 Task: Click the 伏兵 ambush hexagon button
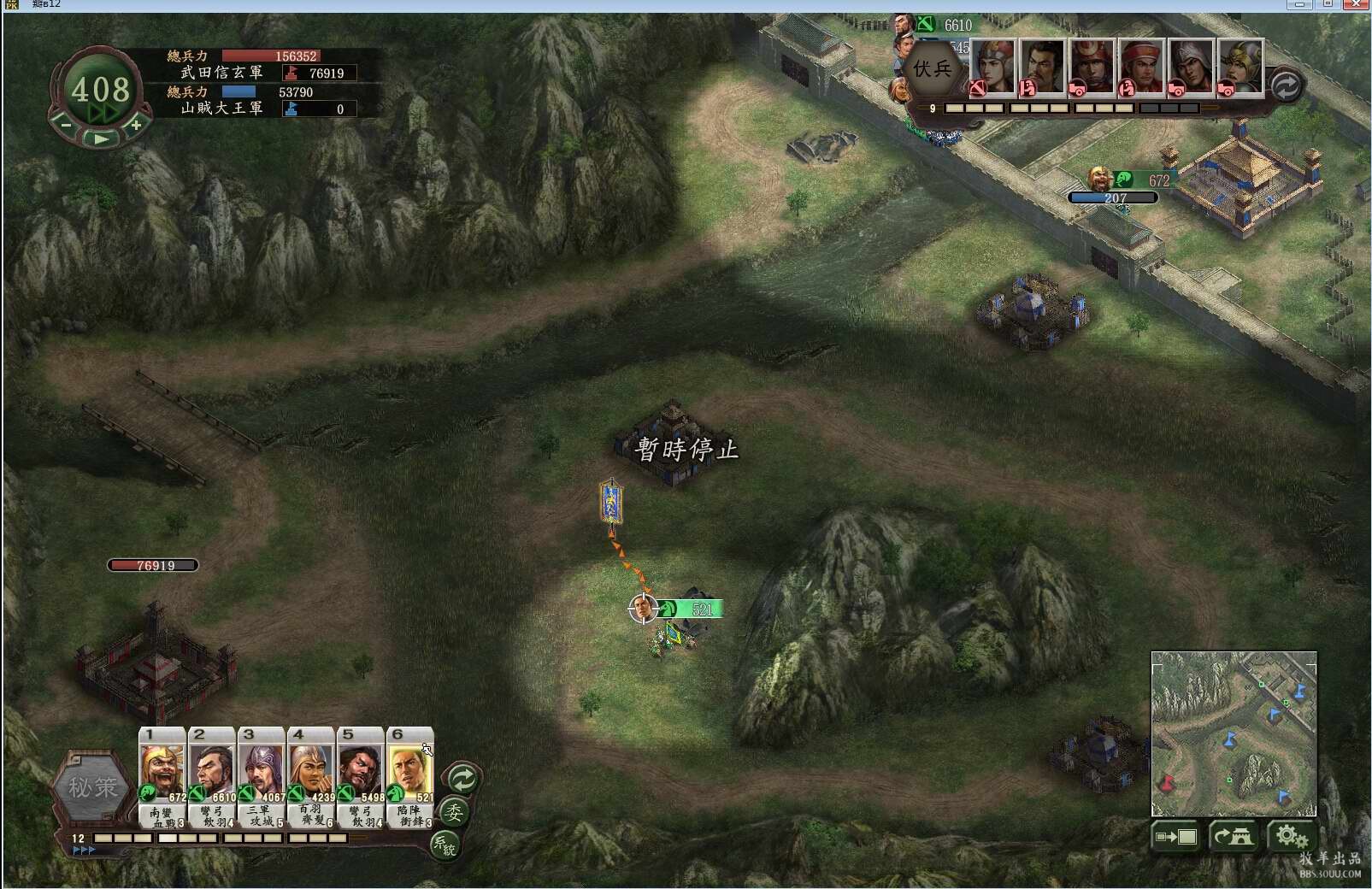[x=932, y=69]
